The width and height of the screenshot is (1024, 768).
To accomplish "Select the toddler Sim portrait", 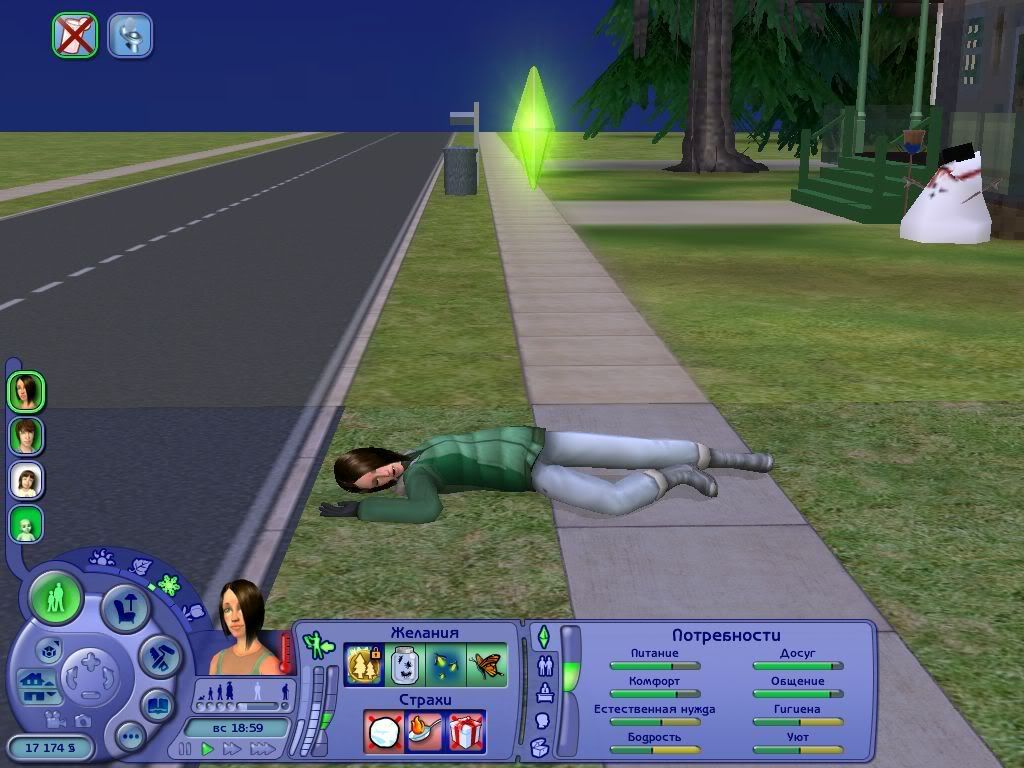I will click(x=27, y=480).
